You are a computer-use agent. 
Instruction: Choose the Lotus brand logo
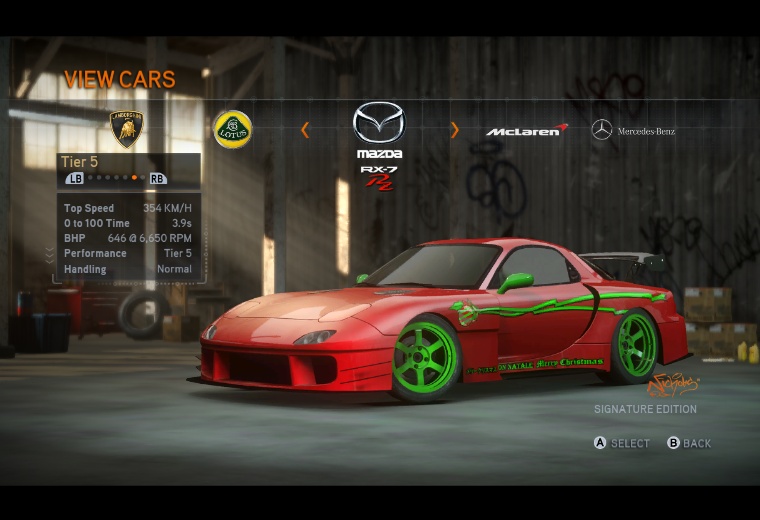click(x=232, y=129)
